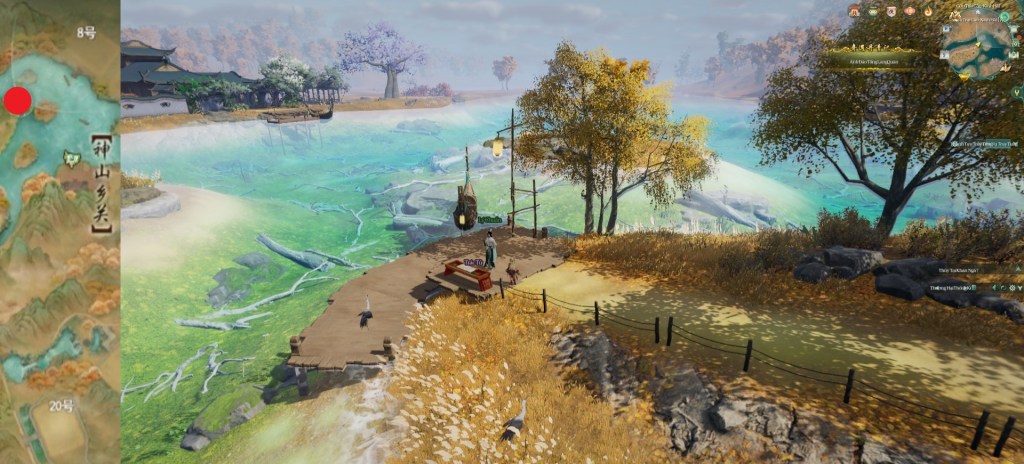
Task: Click the gear icon beside chat row
Action: pos(1012,288)
